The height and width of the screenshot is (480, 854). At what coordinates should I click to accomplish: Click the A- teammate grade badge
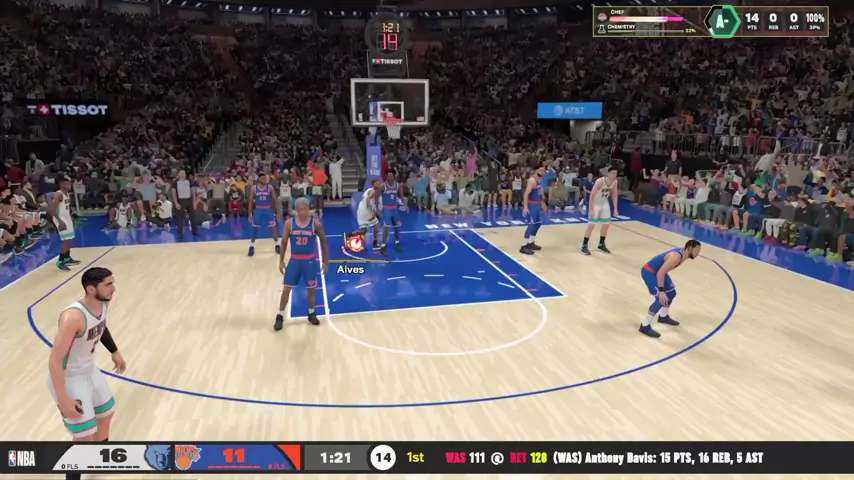(x=721, y=21)
